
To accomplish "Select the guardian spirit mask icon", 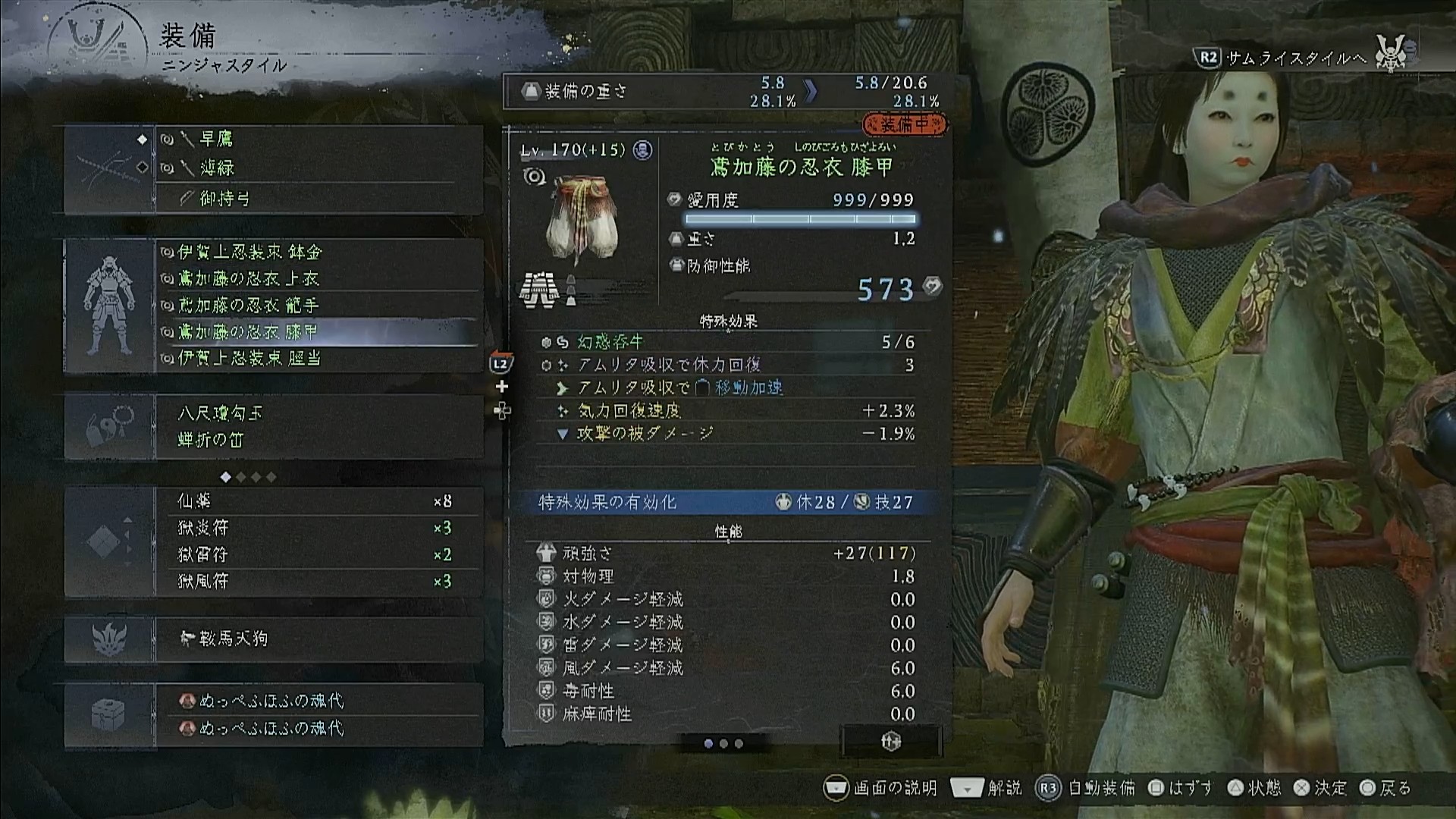I will click(109, 639).
